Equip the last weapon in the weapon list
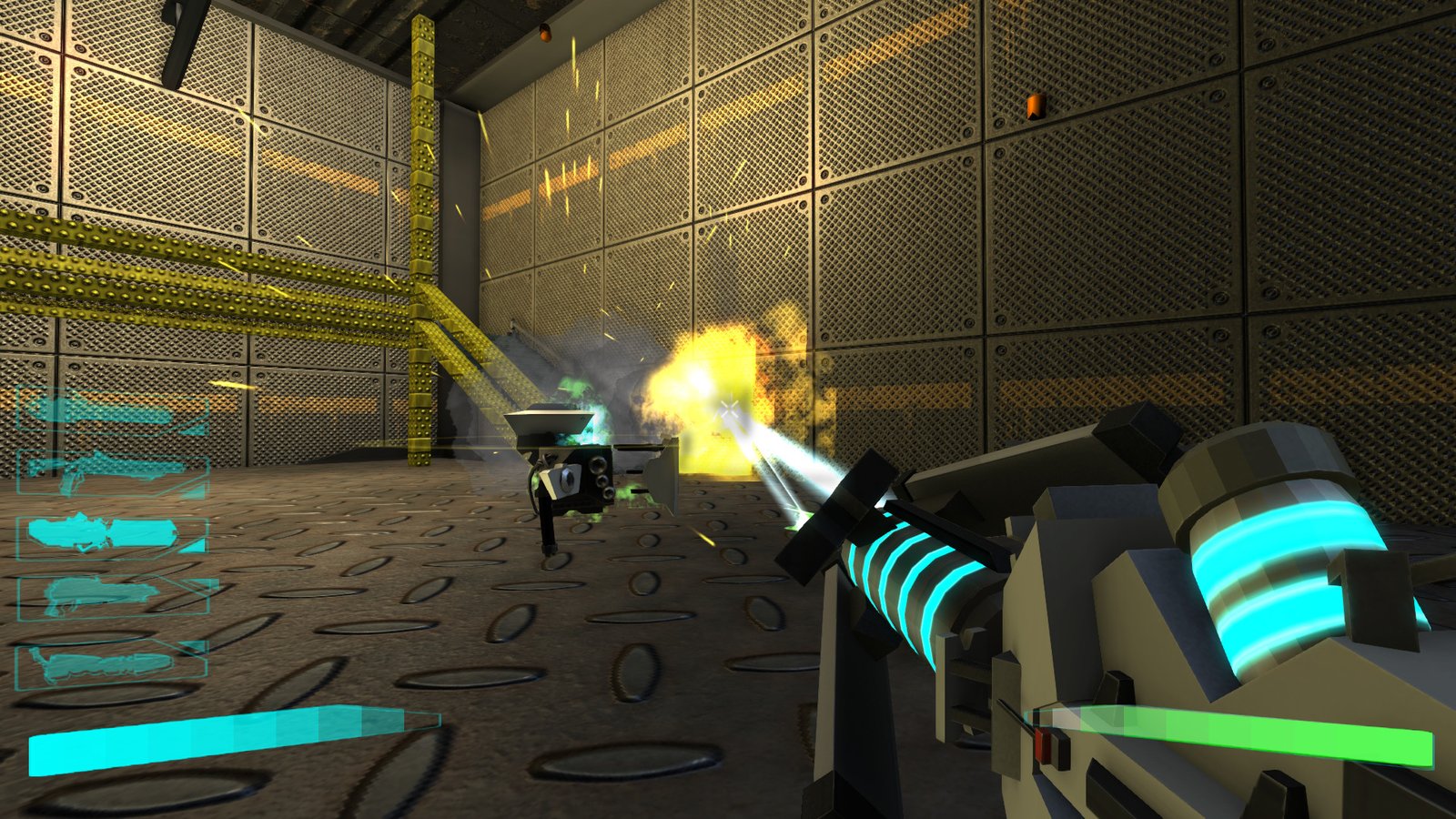This screenshot has height=819, width=1456. point(111,664)
